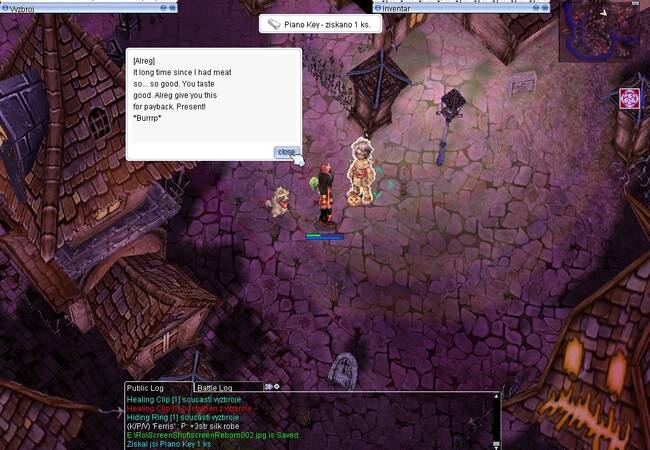
Task: Click the pink status buff icon
Action: tap(629, 99)
